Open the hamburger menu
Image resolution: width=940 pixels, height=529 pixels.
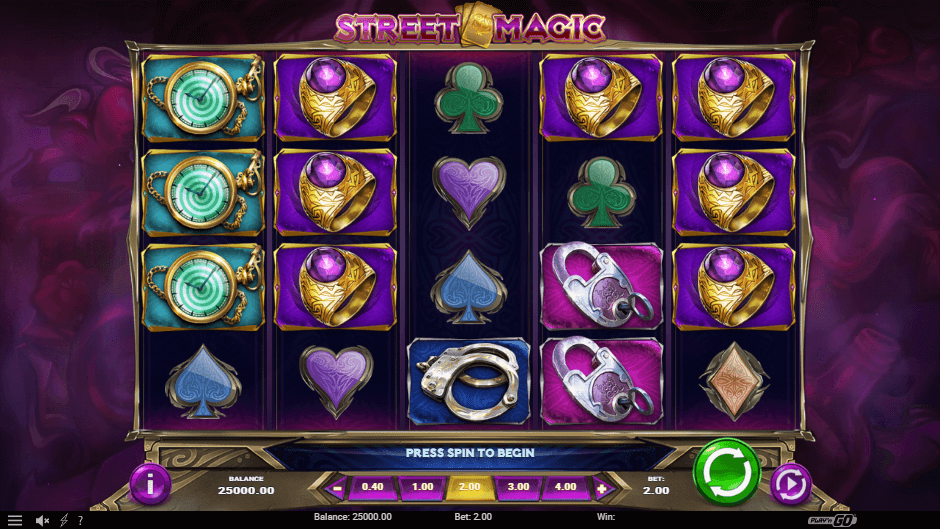click(15, 520)
